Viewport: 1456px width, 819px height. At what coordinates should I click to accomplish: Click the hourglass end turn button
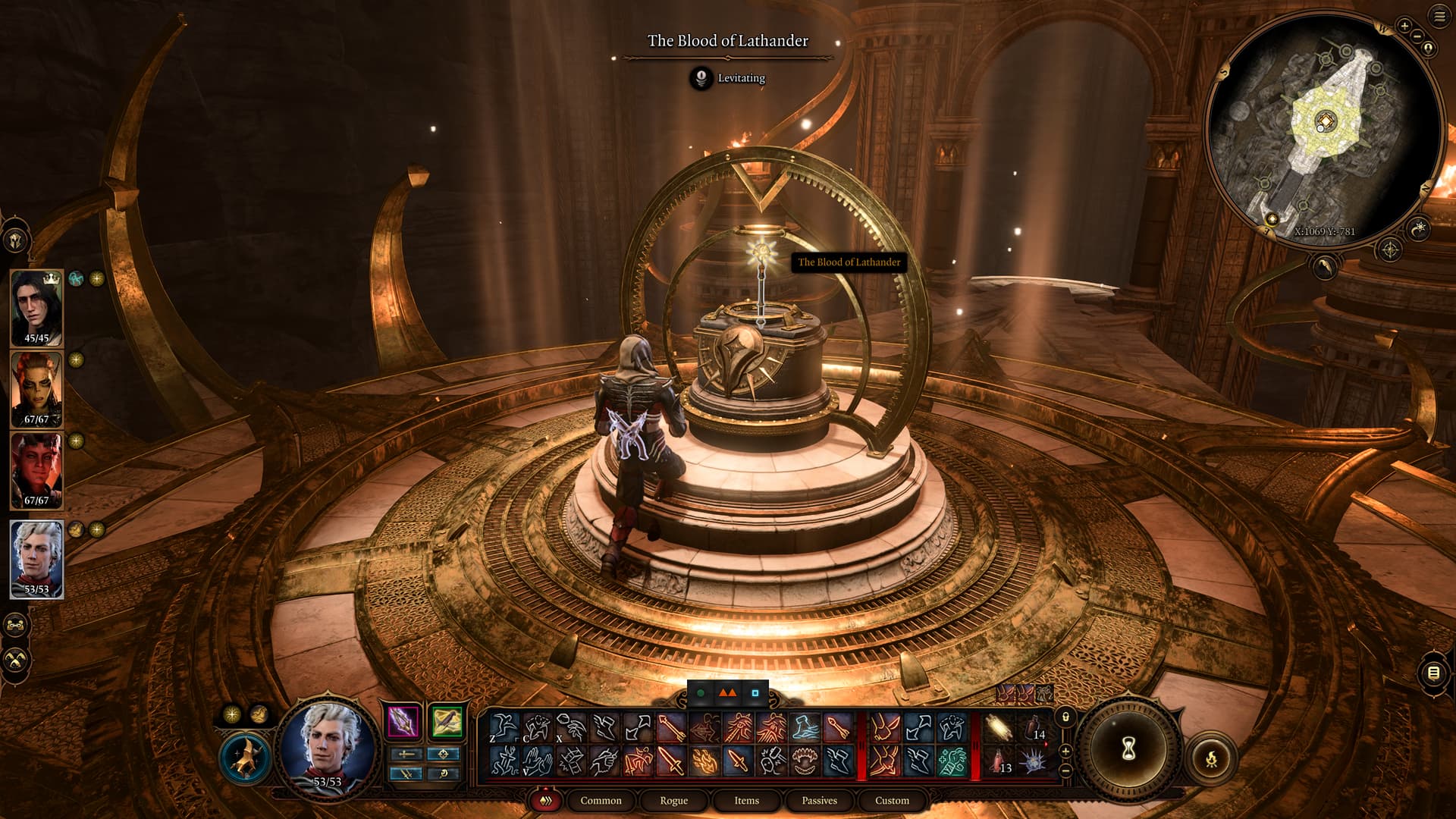pos(1128,749)
